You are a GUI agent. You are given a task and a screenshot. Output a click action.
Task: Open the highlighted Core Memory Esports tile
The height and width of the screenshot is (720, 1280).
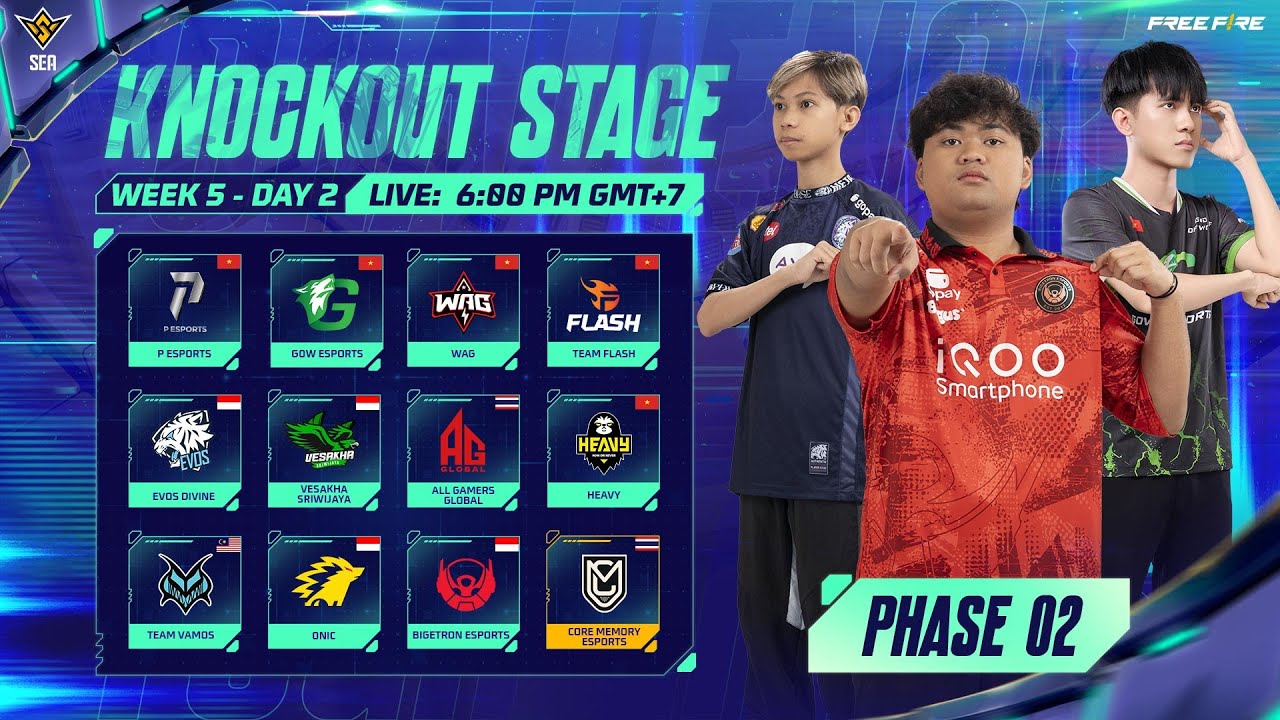point(602,592)
